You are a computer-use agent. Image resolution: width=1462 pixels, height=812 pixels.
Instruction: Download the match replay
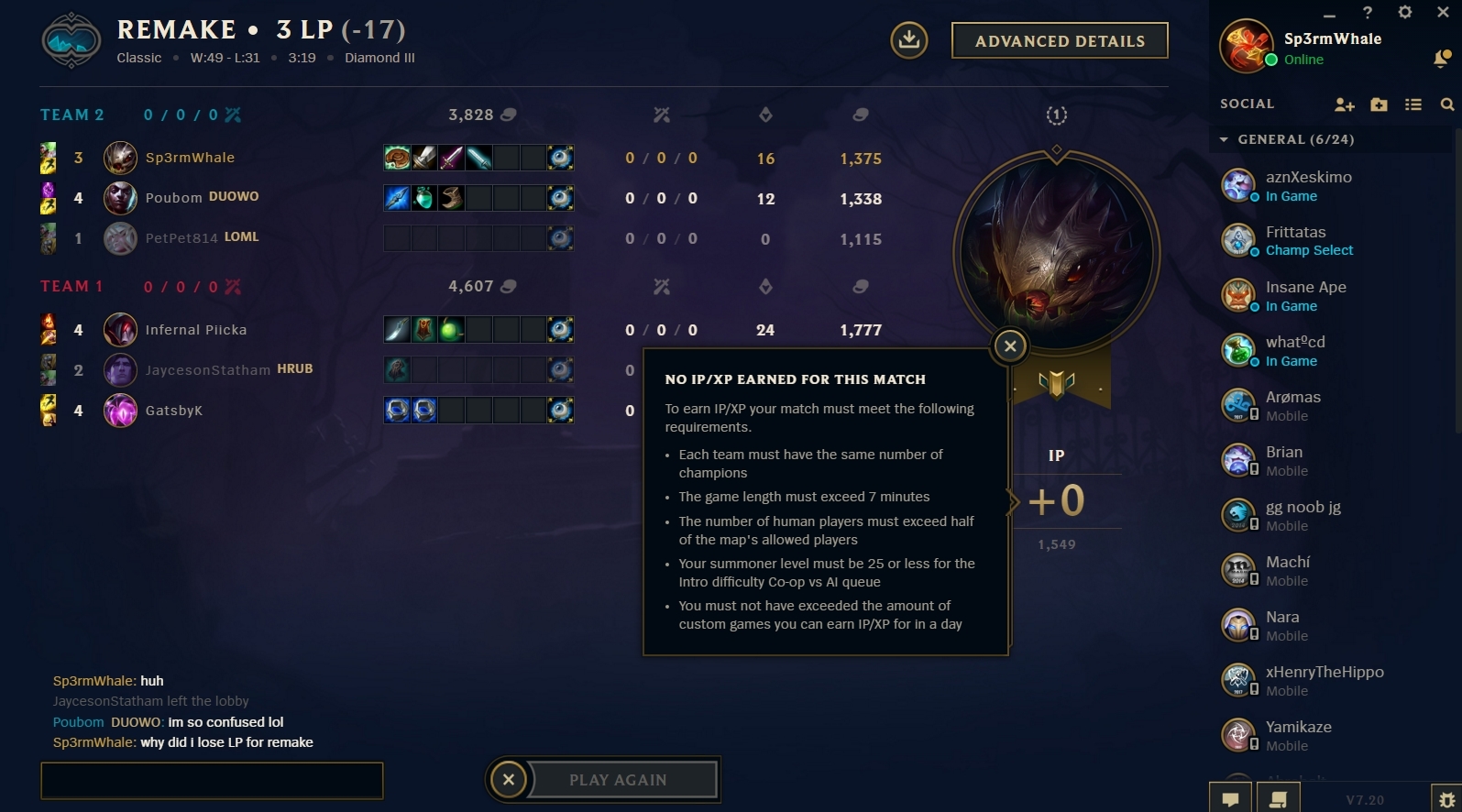[x=908, y=40]
